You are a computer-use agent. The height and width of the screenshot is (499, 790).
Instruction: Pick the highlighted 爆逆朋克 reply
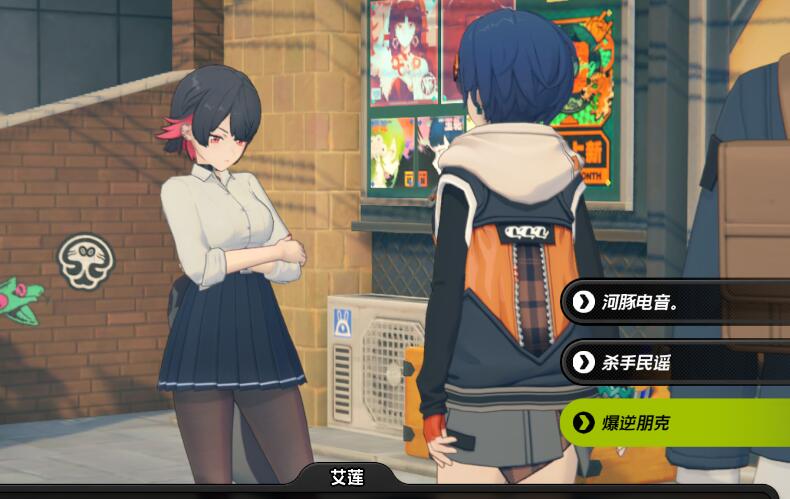[675, 423]
